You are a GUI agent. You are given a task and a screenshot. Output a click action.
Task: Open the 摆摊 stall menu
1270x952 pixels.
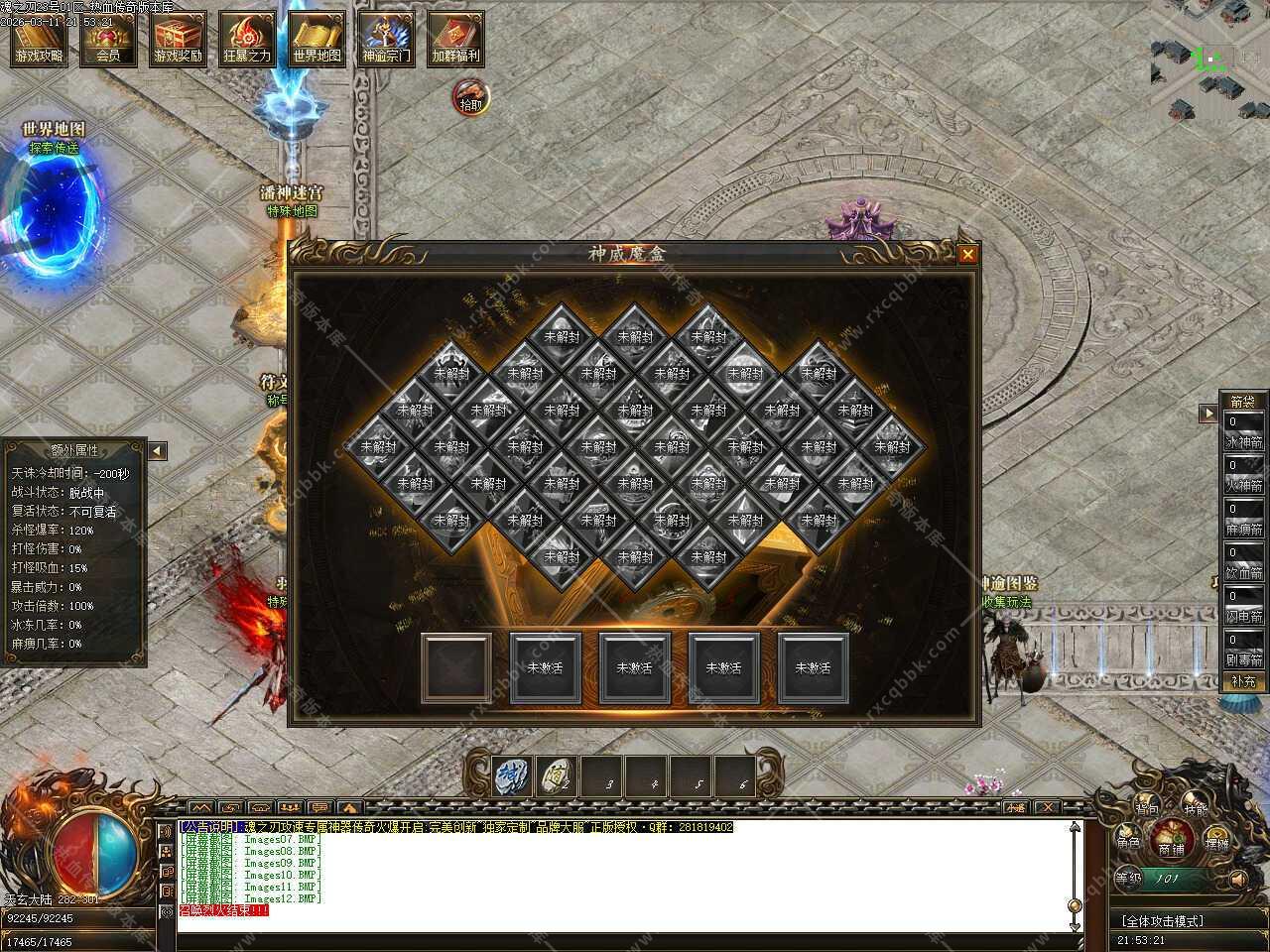coord(1216,842)
